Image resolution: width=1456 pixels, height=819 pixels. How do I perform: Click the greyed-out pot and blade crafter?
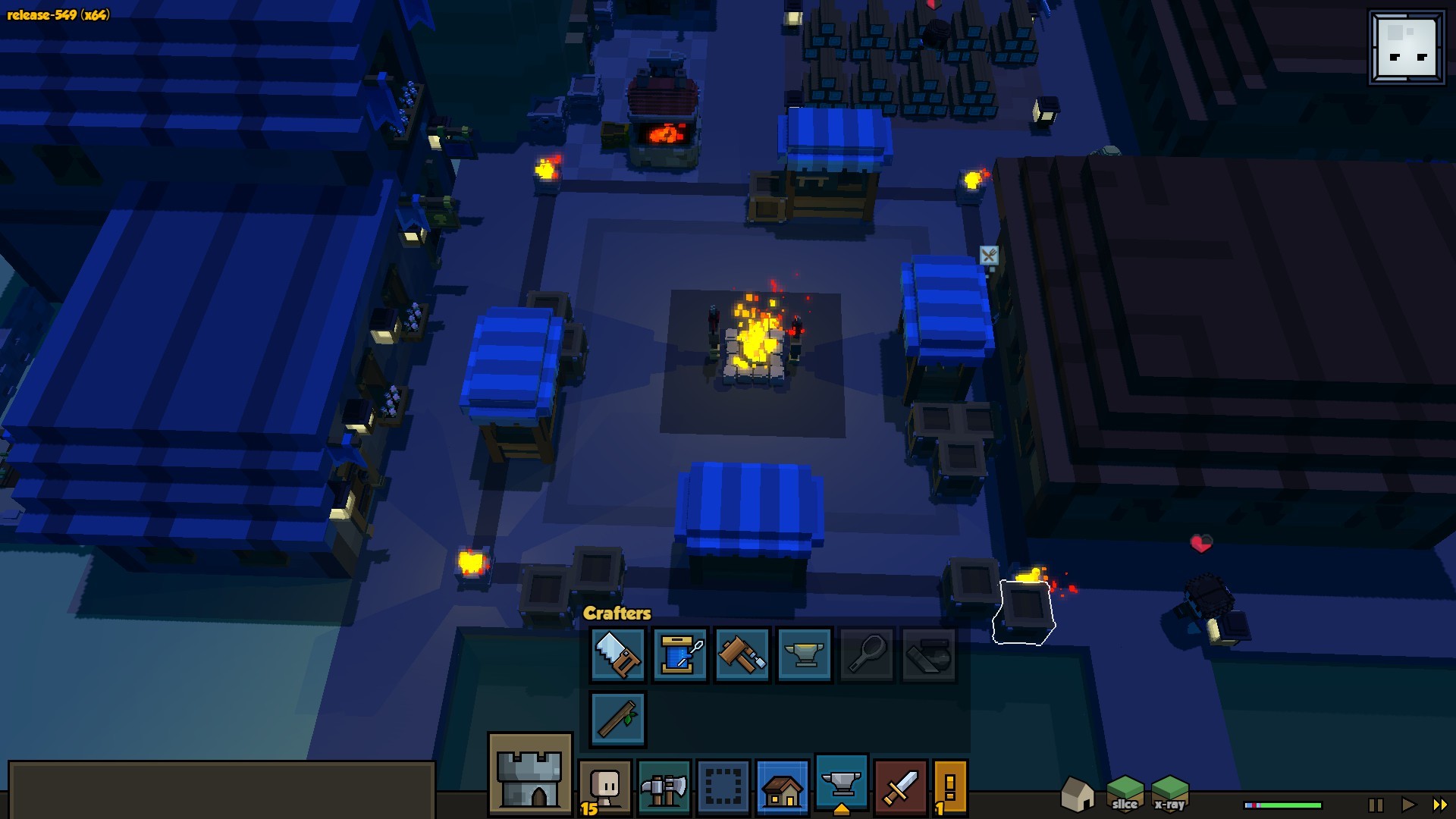929,654
